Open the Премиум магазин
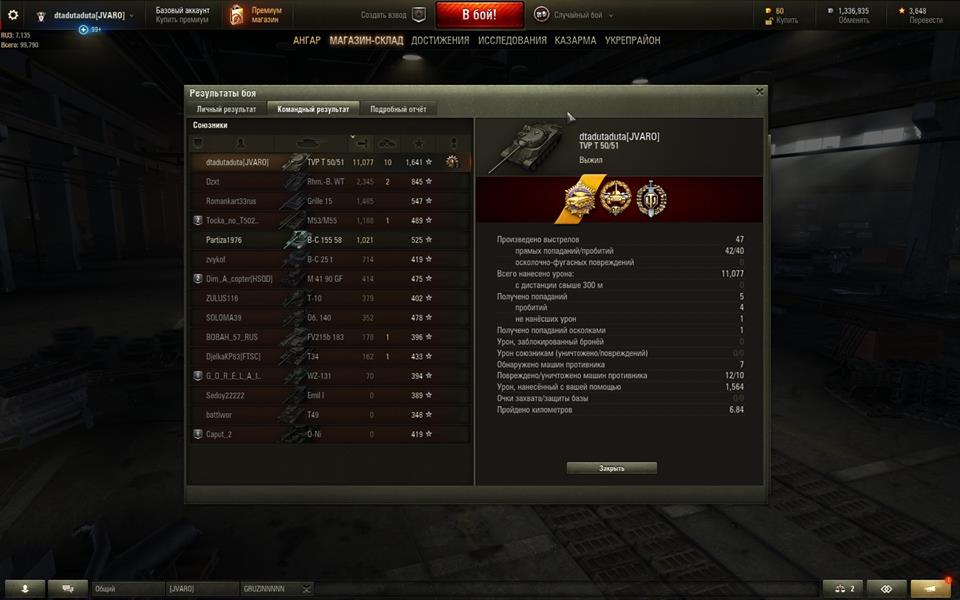 (255, 14)
